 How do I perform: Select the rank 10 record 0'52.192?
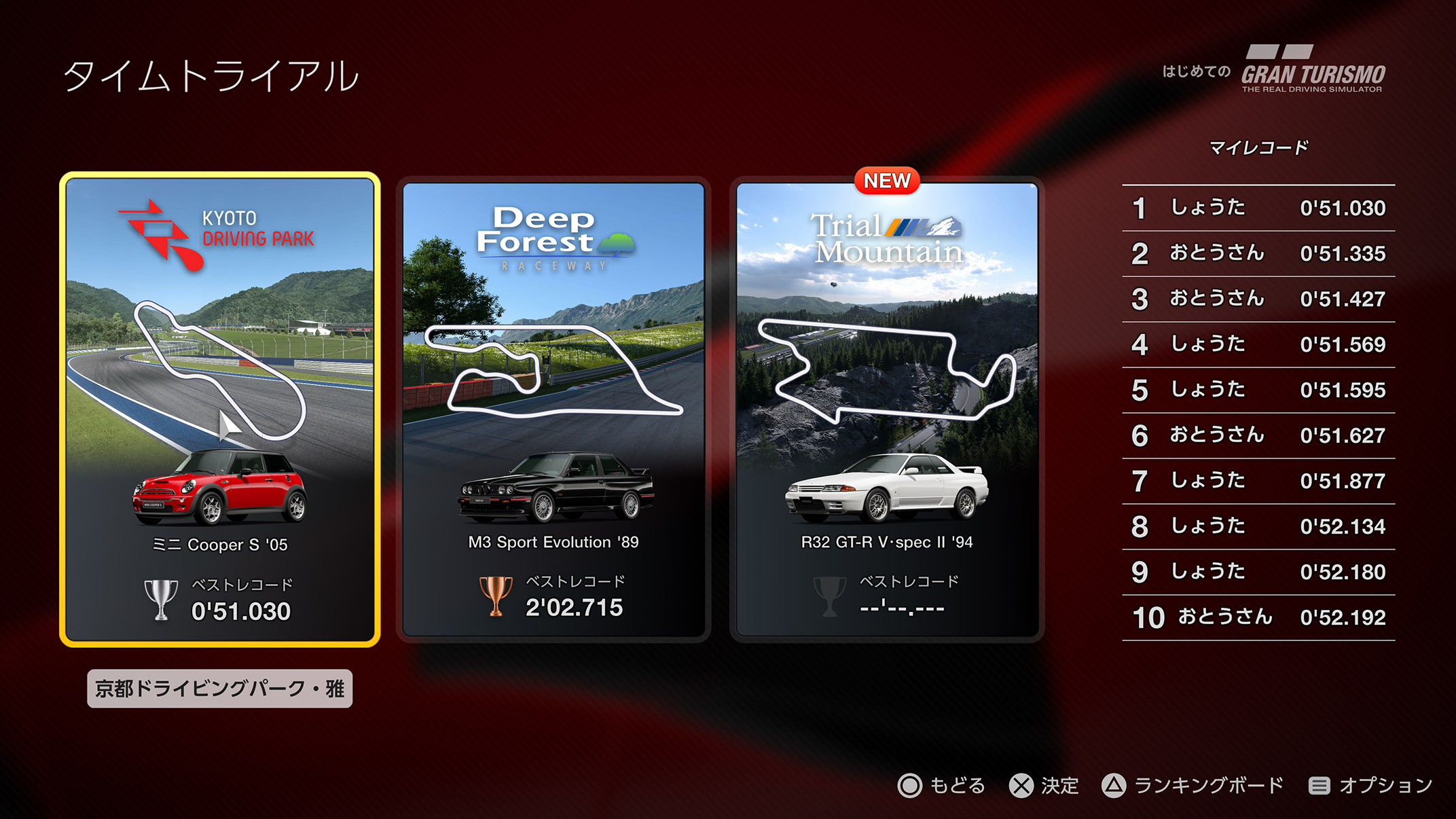click(x=1258, y=617)
